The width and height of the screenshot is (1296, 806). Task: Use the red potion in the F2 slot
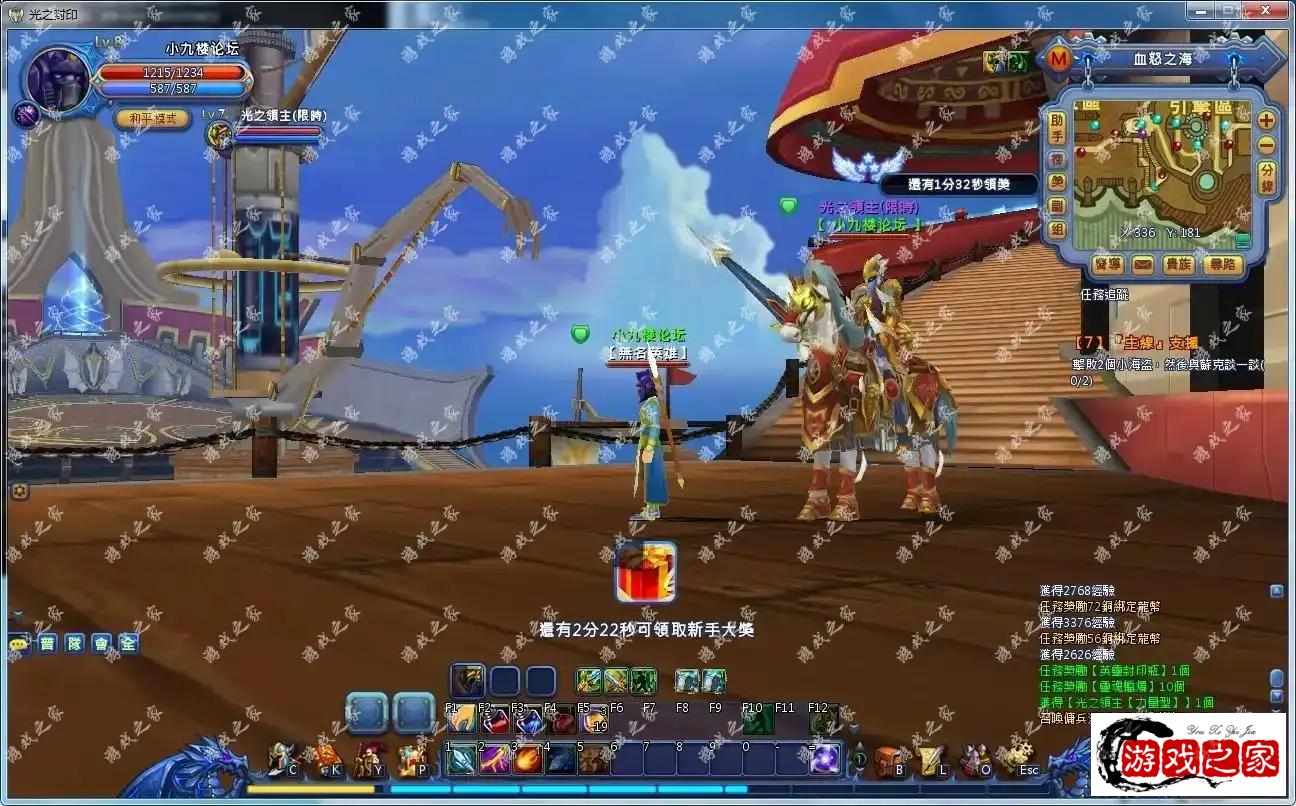click(495, 721)
